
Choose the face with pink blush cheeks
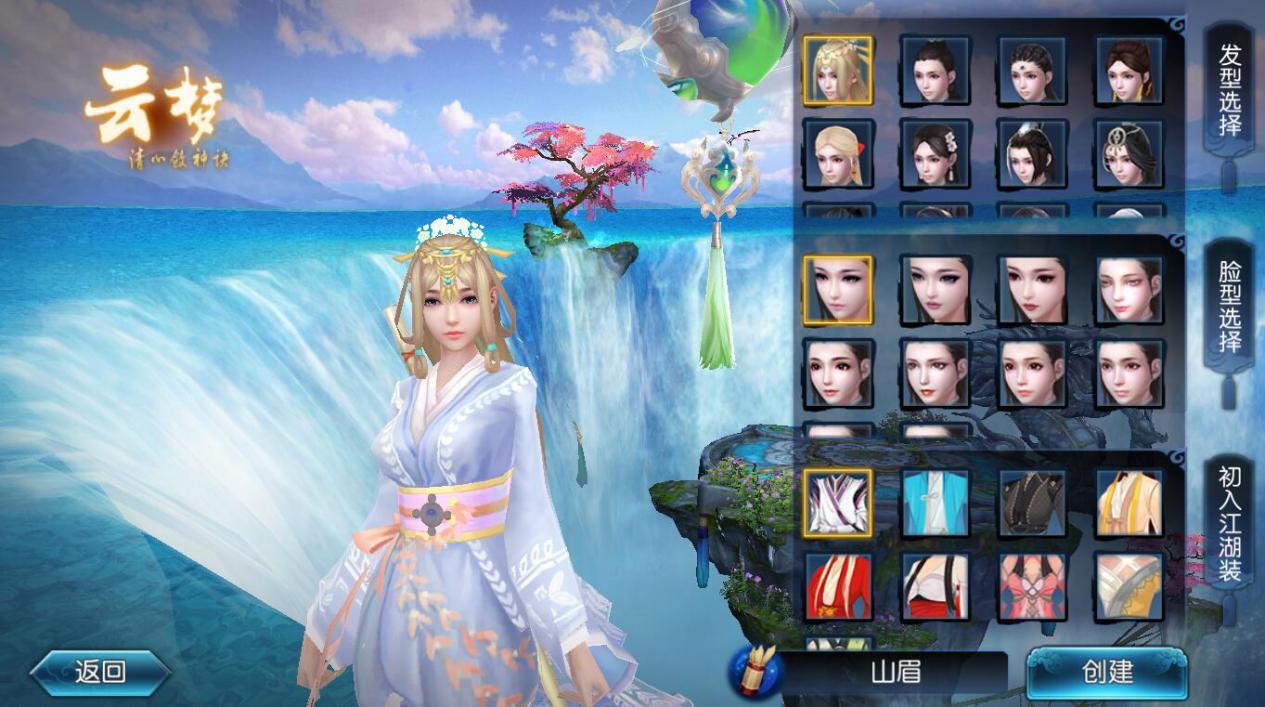coord(1129,290)
